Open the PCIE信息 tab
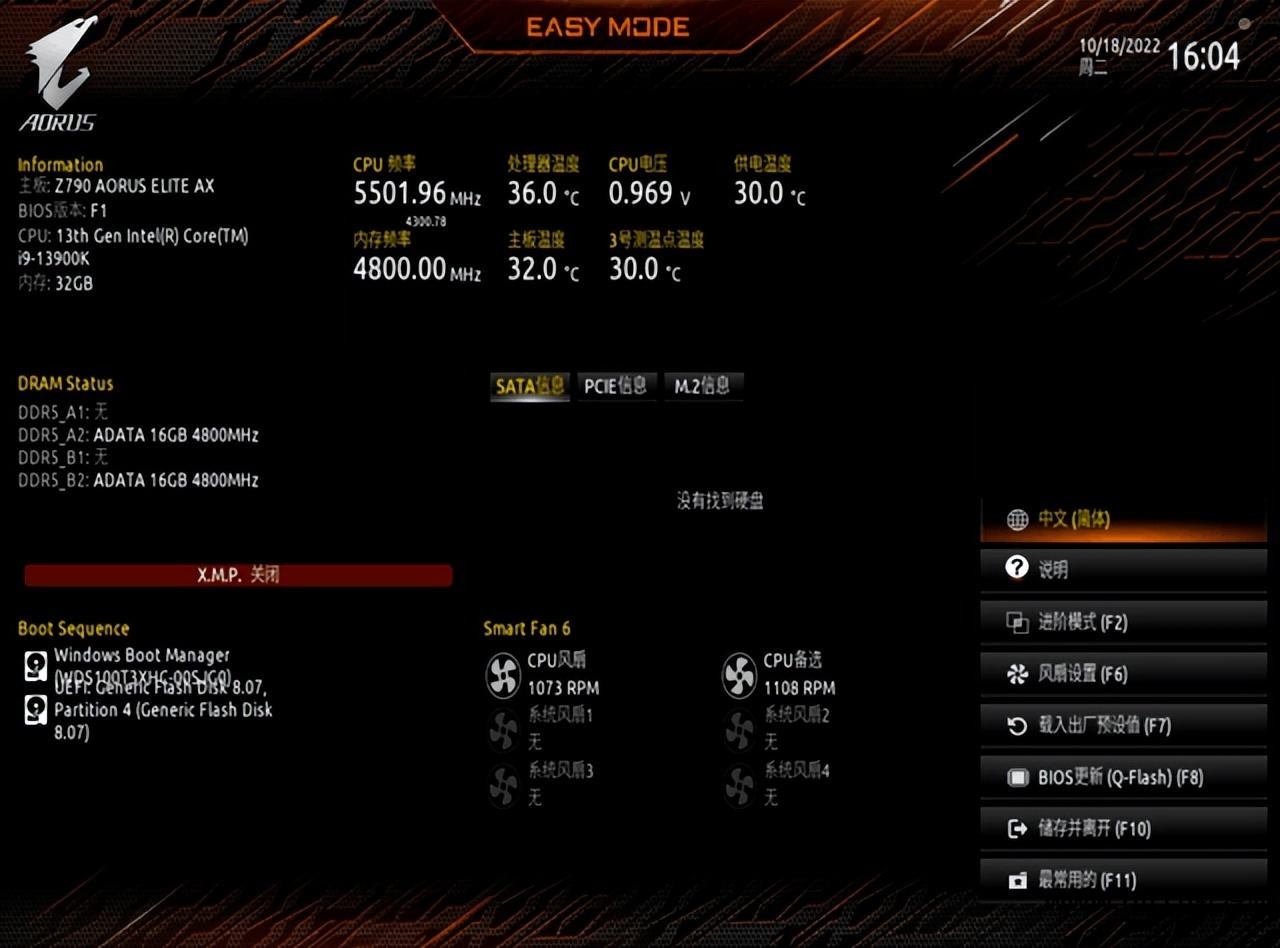The height and width of the screenshot is (948, 1280). (x=616, y=386)
